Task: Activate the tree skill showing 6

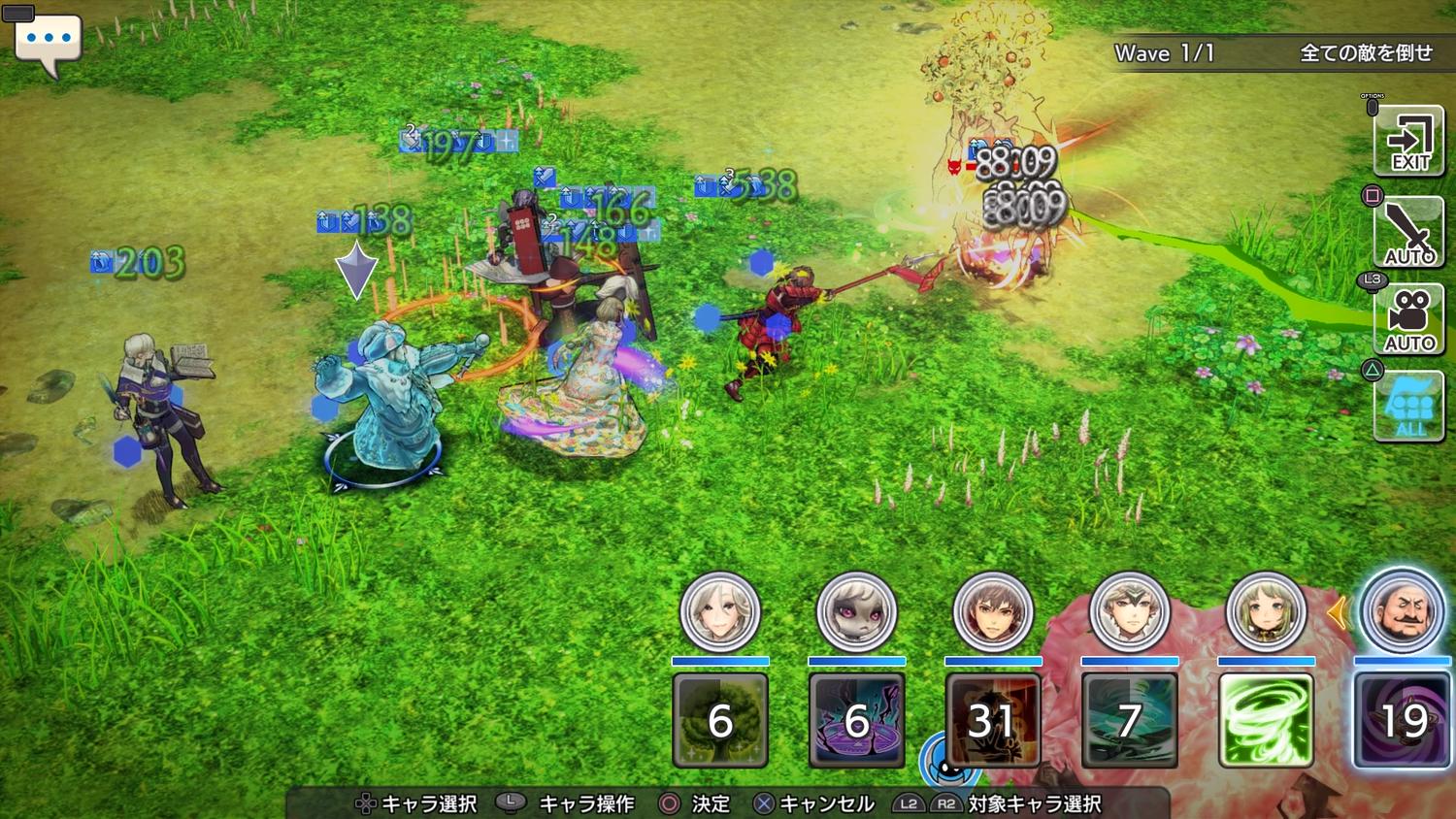Action: tap(719, 720)
